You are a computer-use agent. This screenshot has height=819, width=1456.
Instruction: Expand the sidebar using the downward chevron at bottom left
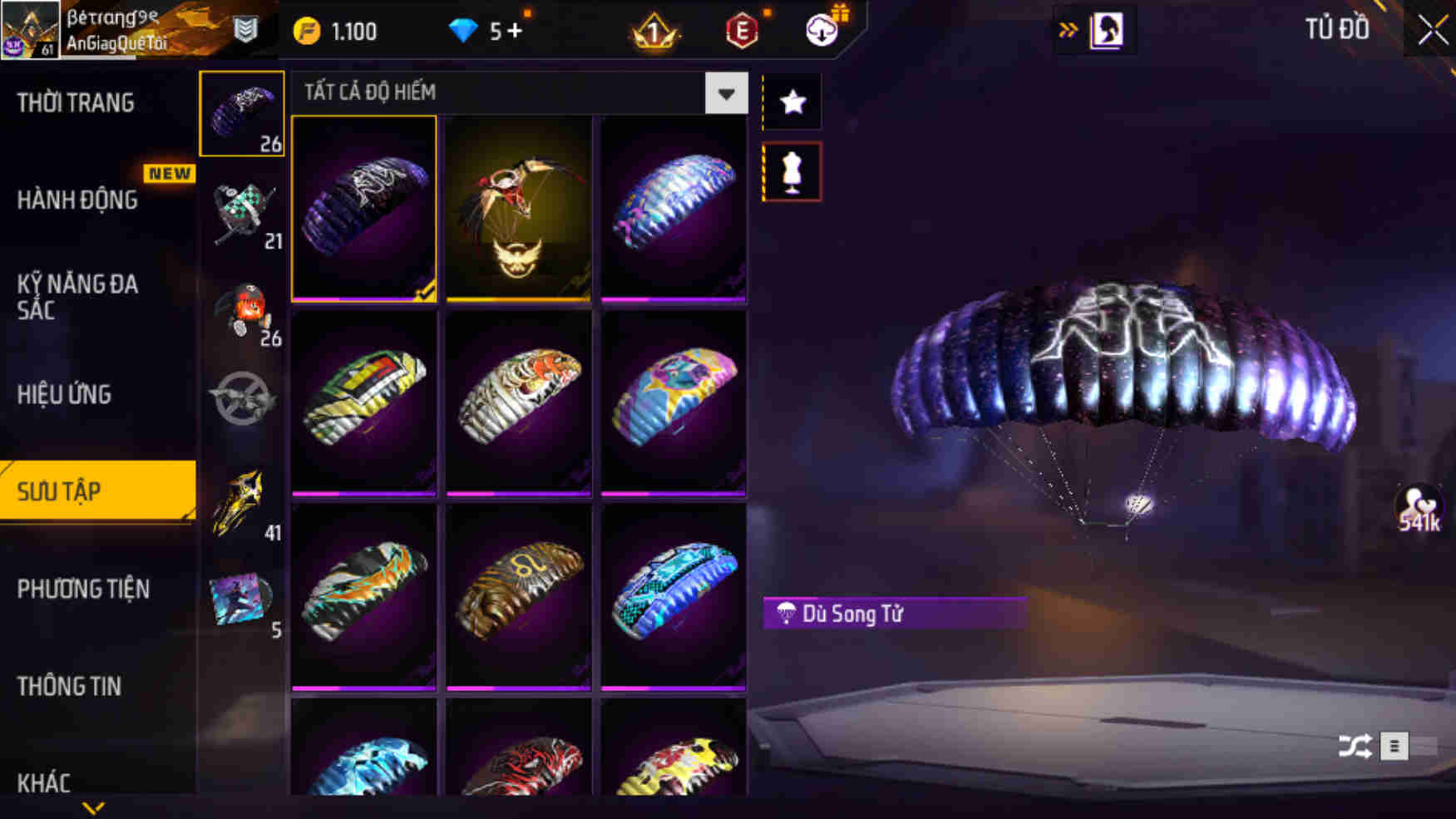[91, 807]
